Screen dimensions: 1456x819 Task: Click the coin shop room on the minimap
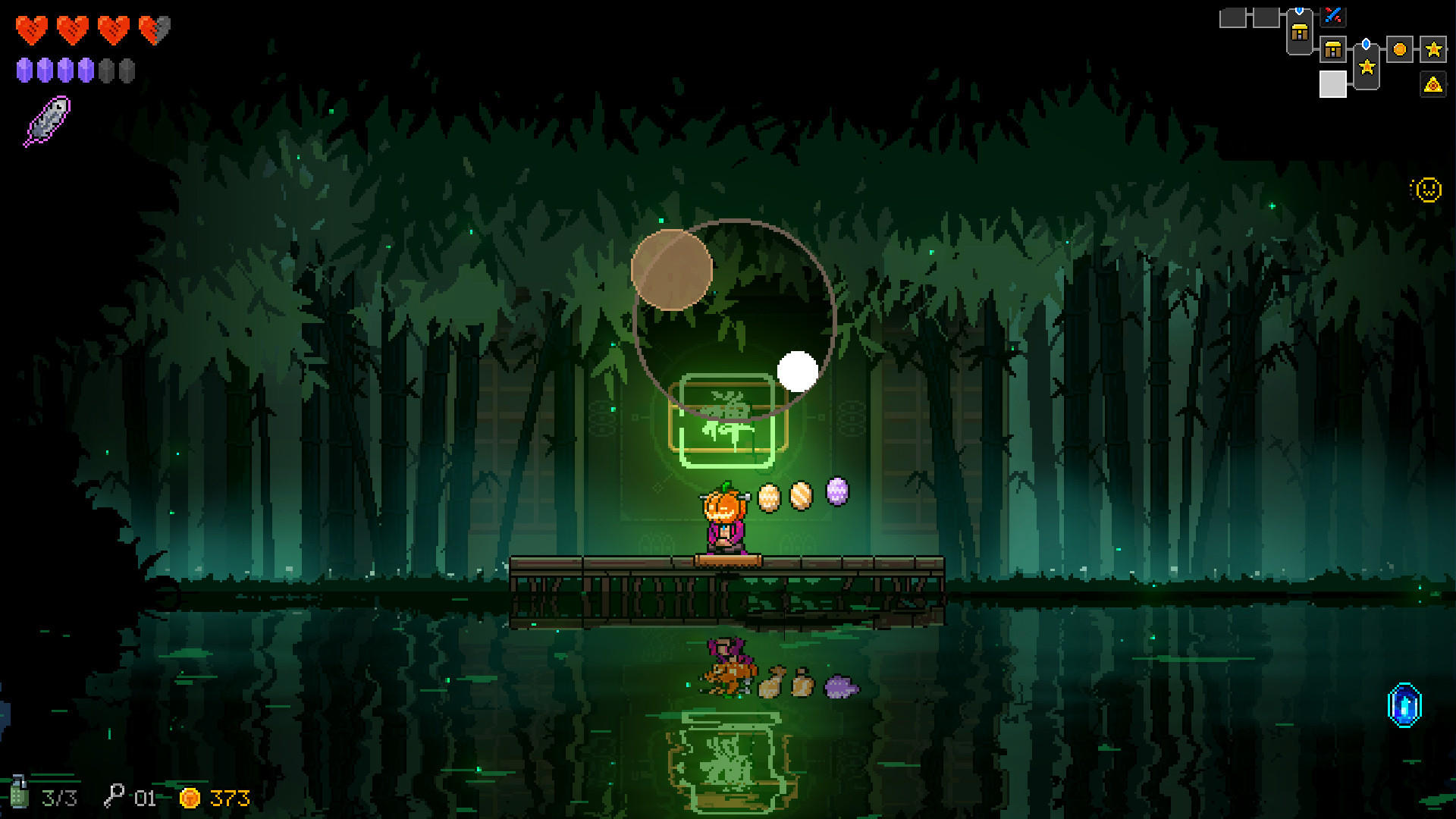(x=1400, y=49)
